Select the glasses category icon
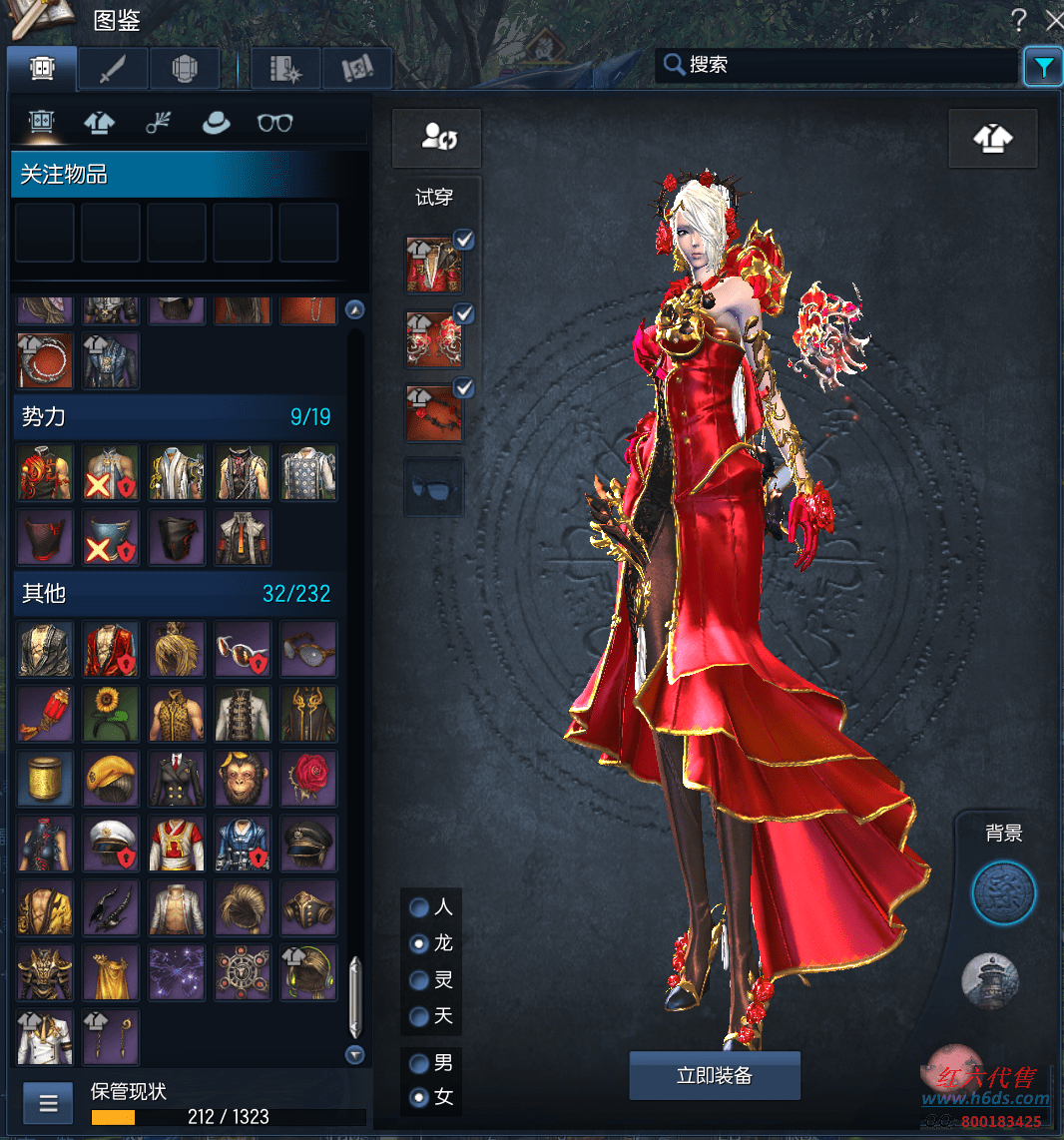 (275, 122)
